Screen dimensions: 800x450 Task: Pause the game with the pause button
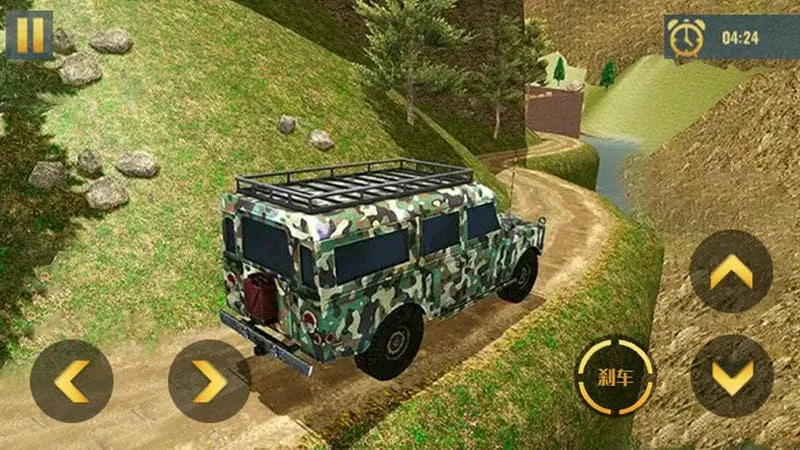(30, 35)
